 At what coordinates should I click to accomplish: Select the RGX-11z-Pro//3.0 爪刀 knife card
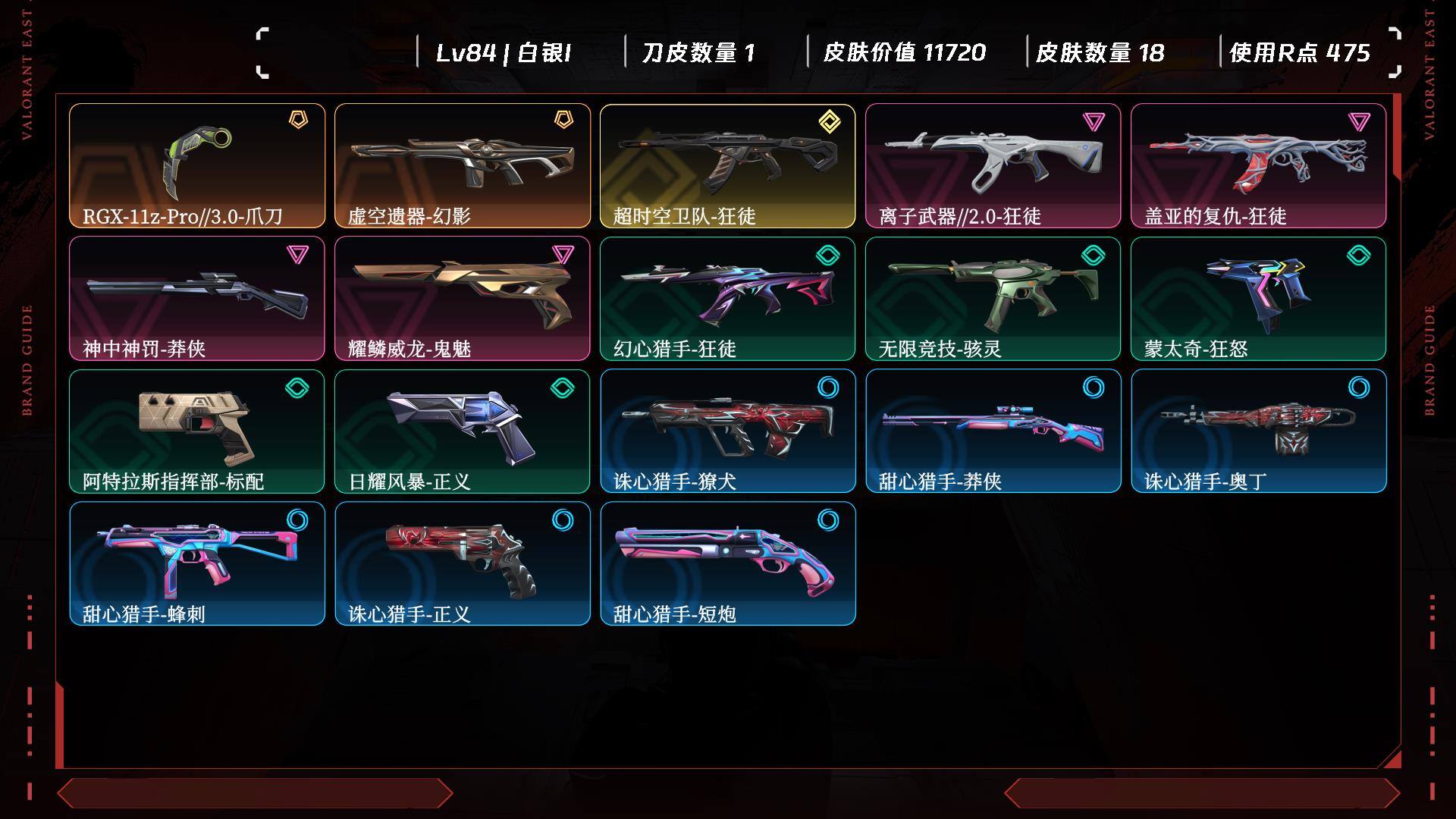(197, 165)
